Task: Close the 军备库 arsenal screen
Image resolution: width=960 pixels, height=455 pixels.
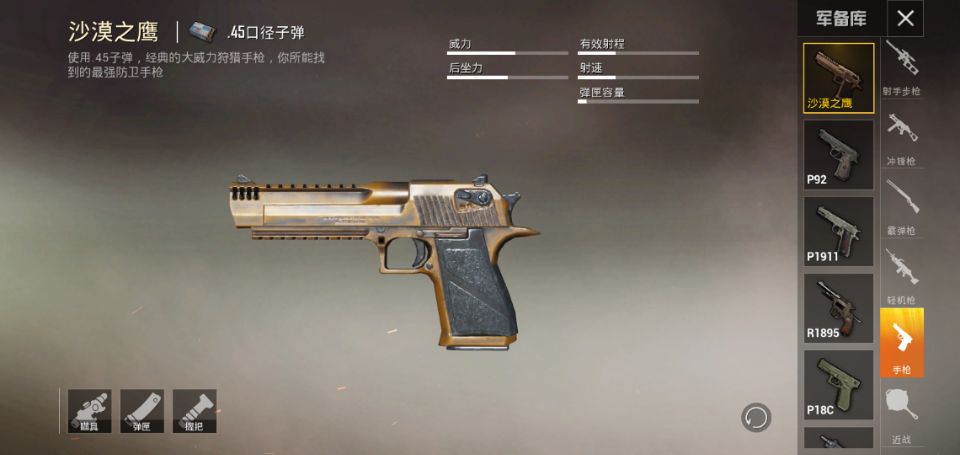Action: (905, 18)
